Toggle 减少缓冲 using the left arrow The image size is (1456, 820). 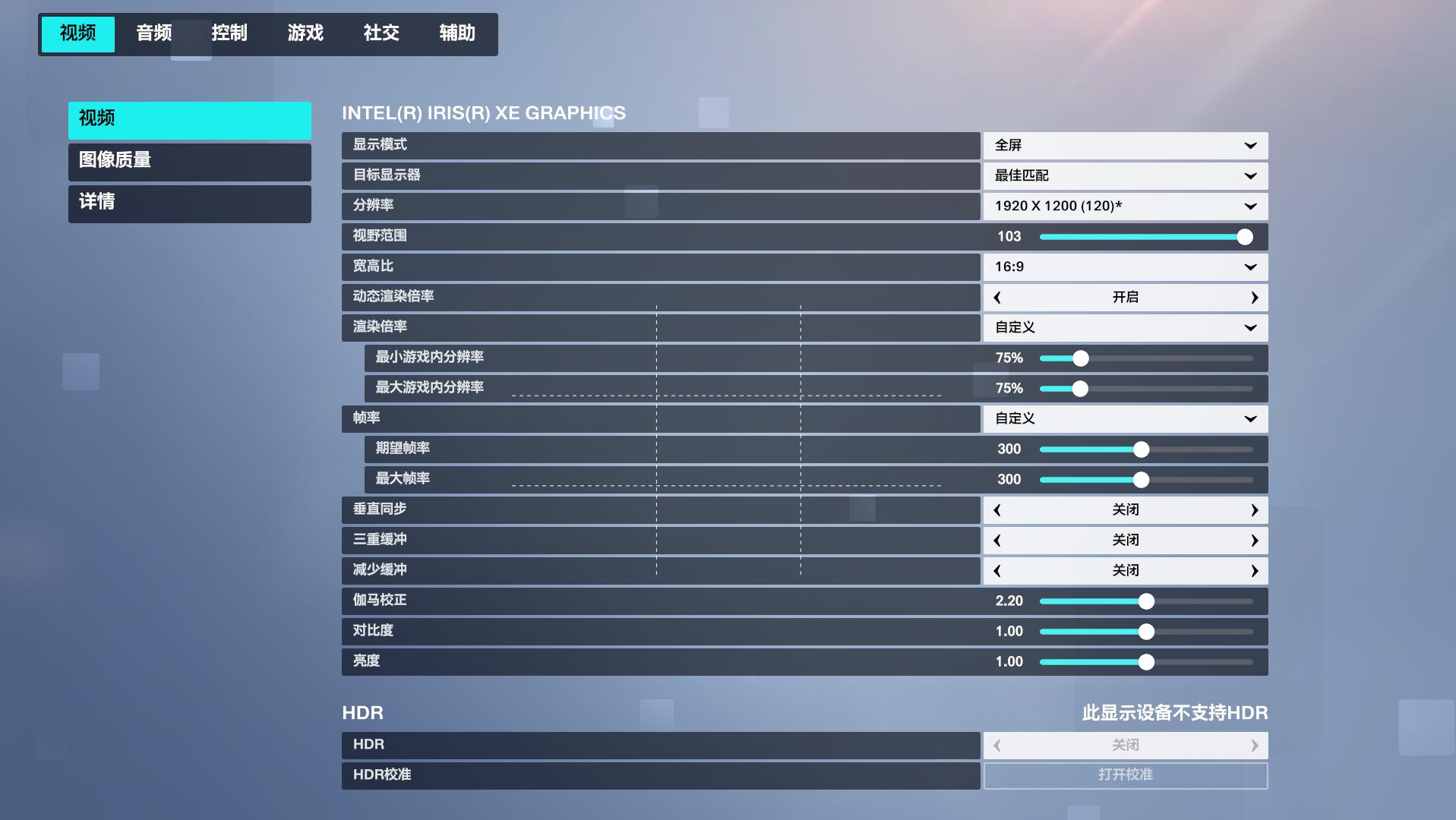coord(997,570)
